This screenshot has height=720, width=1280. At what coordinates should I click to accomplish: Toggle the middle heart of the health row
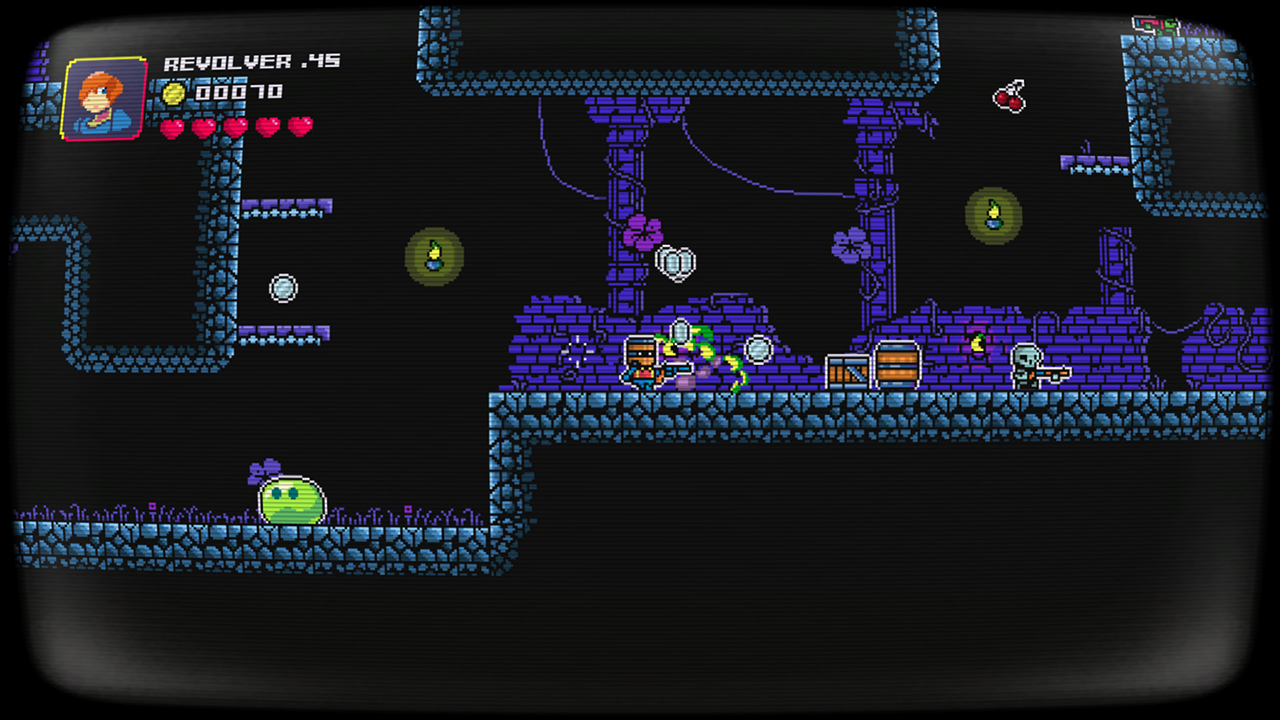[237, 128]
